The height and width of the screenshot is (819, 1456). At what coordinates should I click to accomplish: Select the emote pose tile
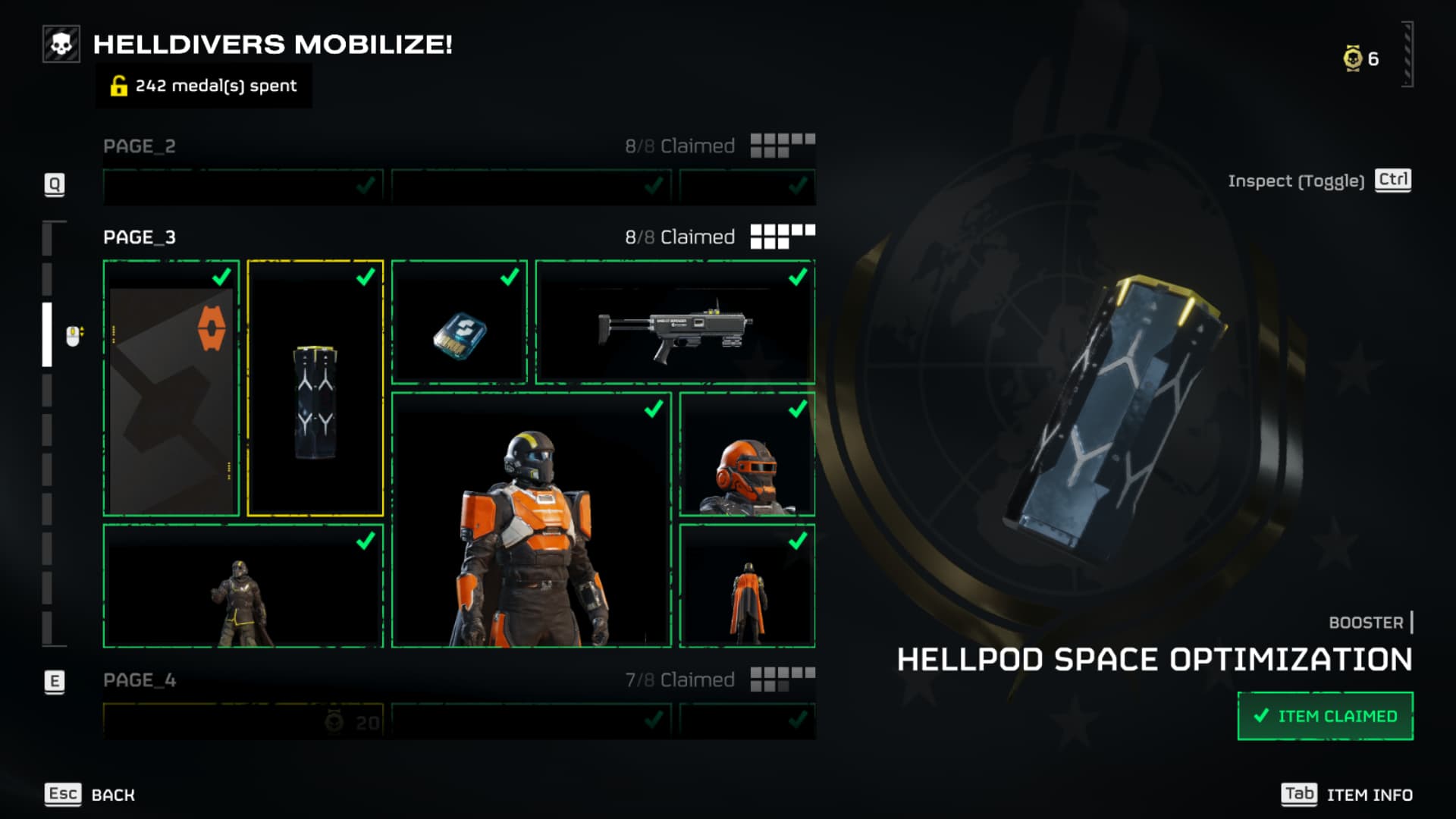coord(243,586)
